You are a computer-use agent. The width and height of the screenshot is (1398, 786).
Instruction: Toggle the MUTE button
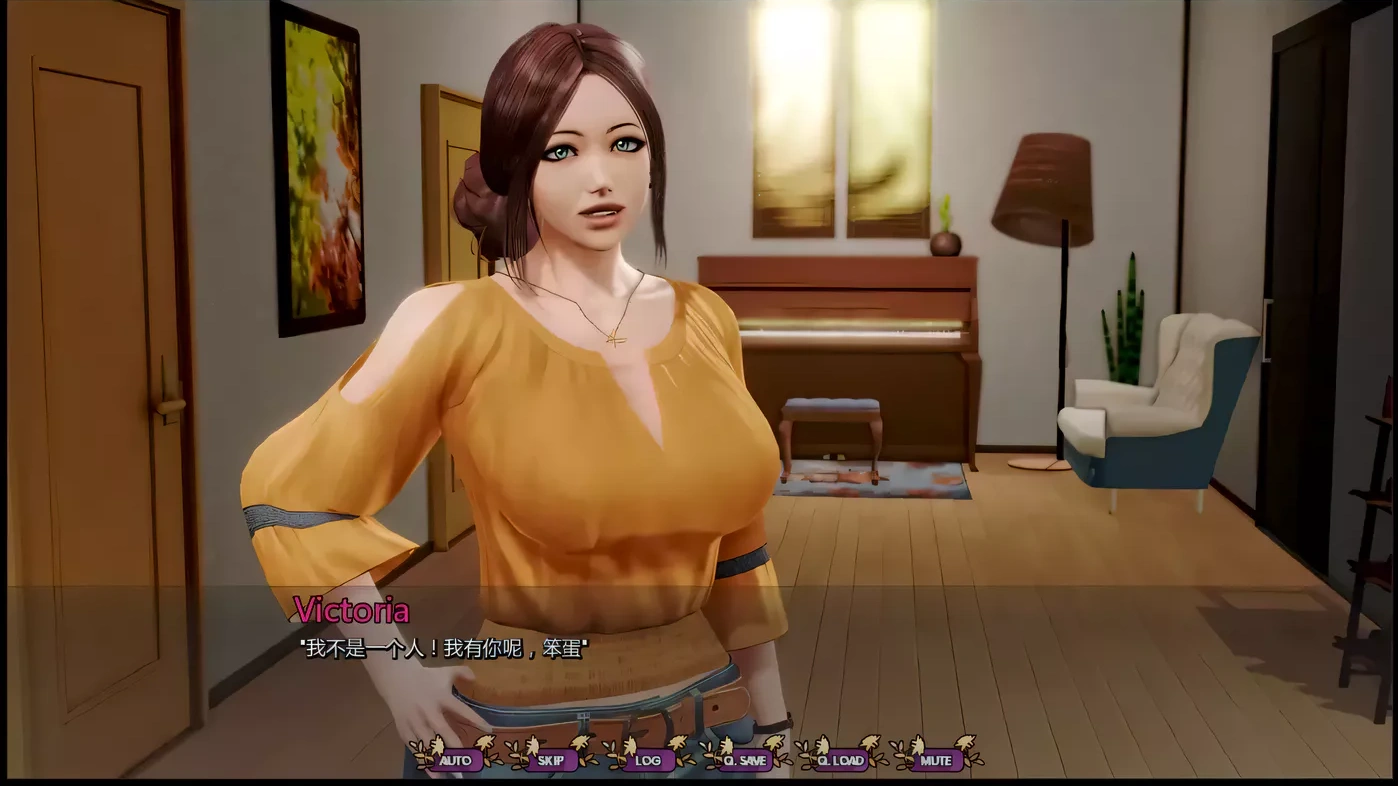click(x=936, y=760)
